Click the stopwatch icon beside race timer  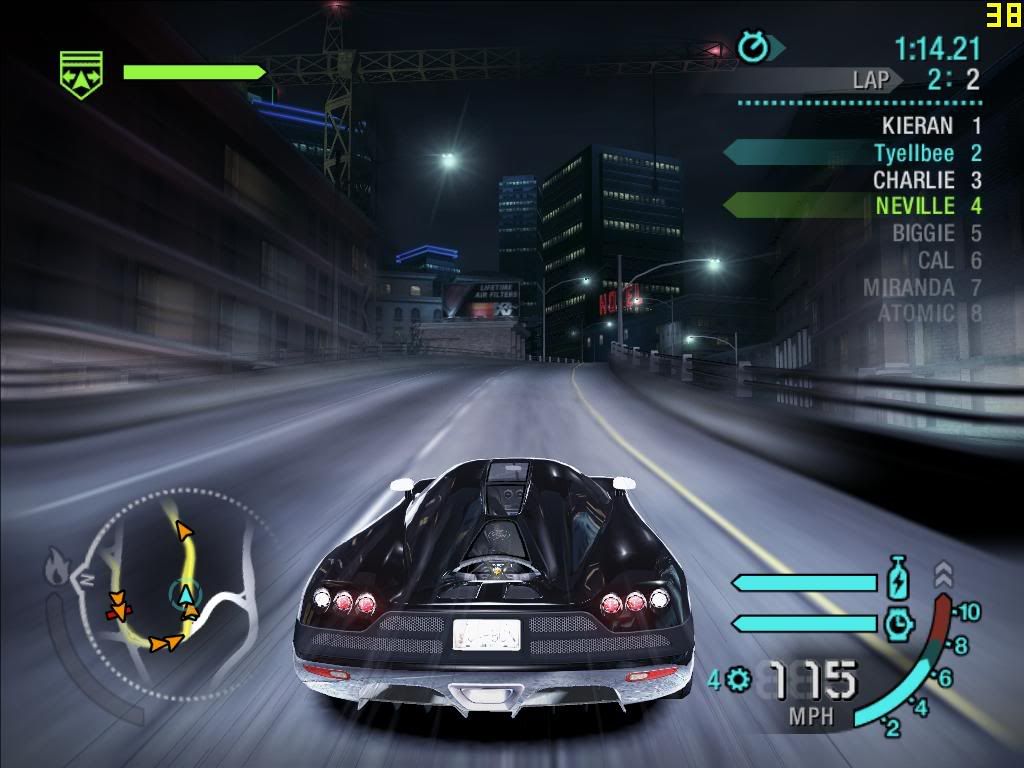(x=753, y=47)
